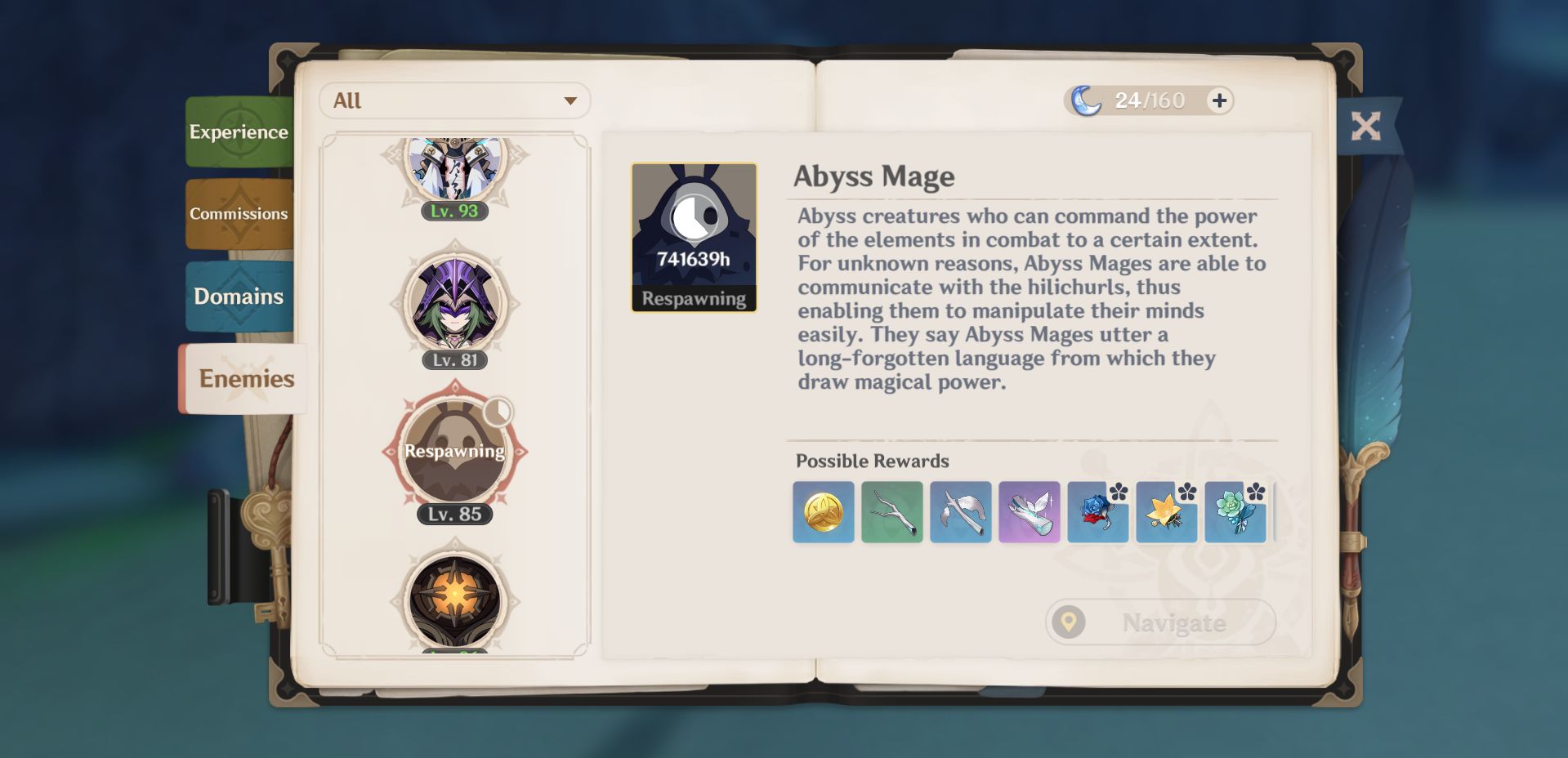1568x758 pixels.
Task: Switch to the Enemies tab
Action: [245, 378]
